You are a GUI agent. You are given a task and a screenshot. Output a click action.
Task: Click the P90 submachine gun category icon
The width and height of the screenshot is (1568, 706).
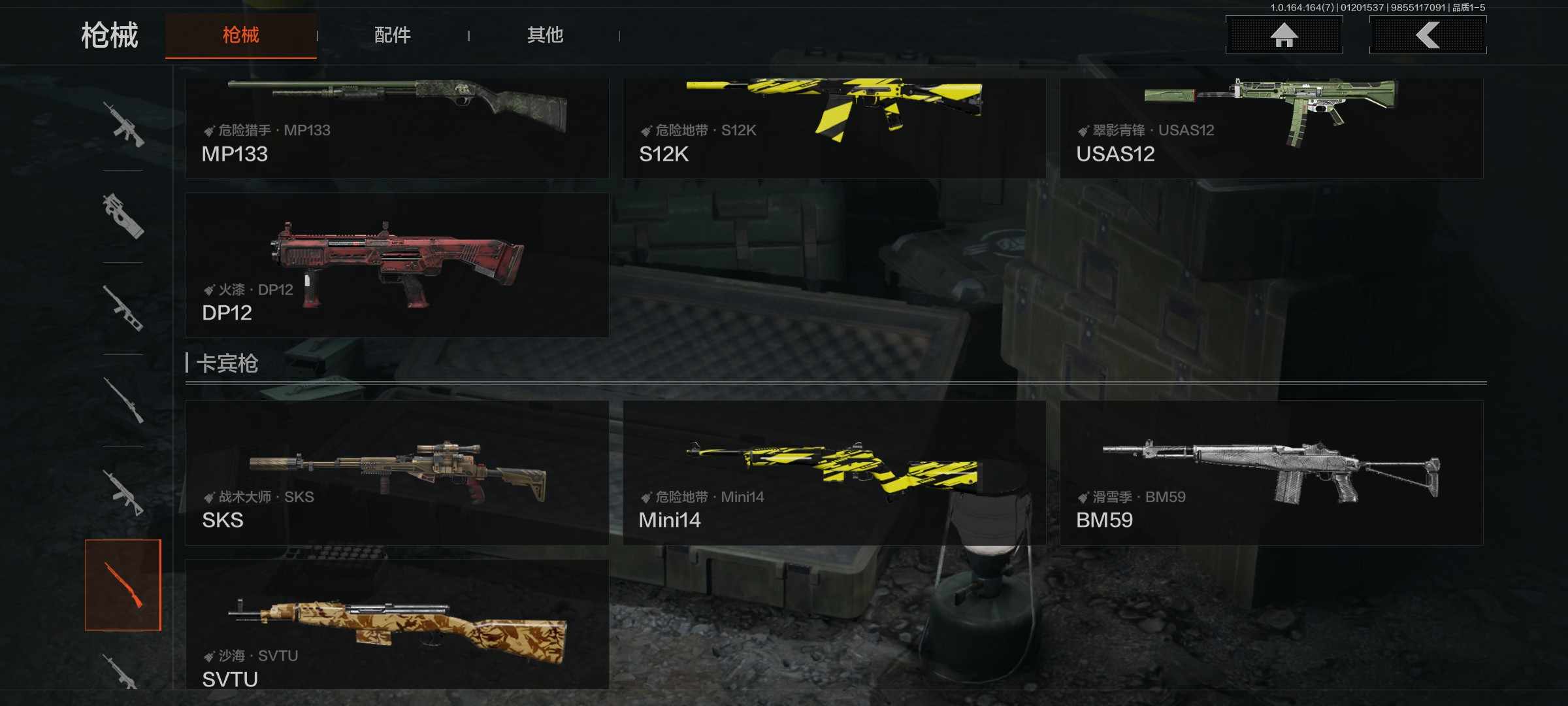[123, 216]
